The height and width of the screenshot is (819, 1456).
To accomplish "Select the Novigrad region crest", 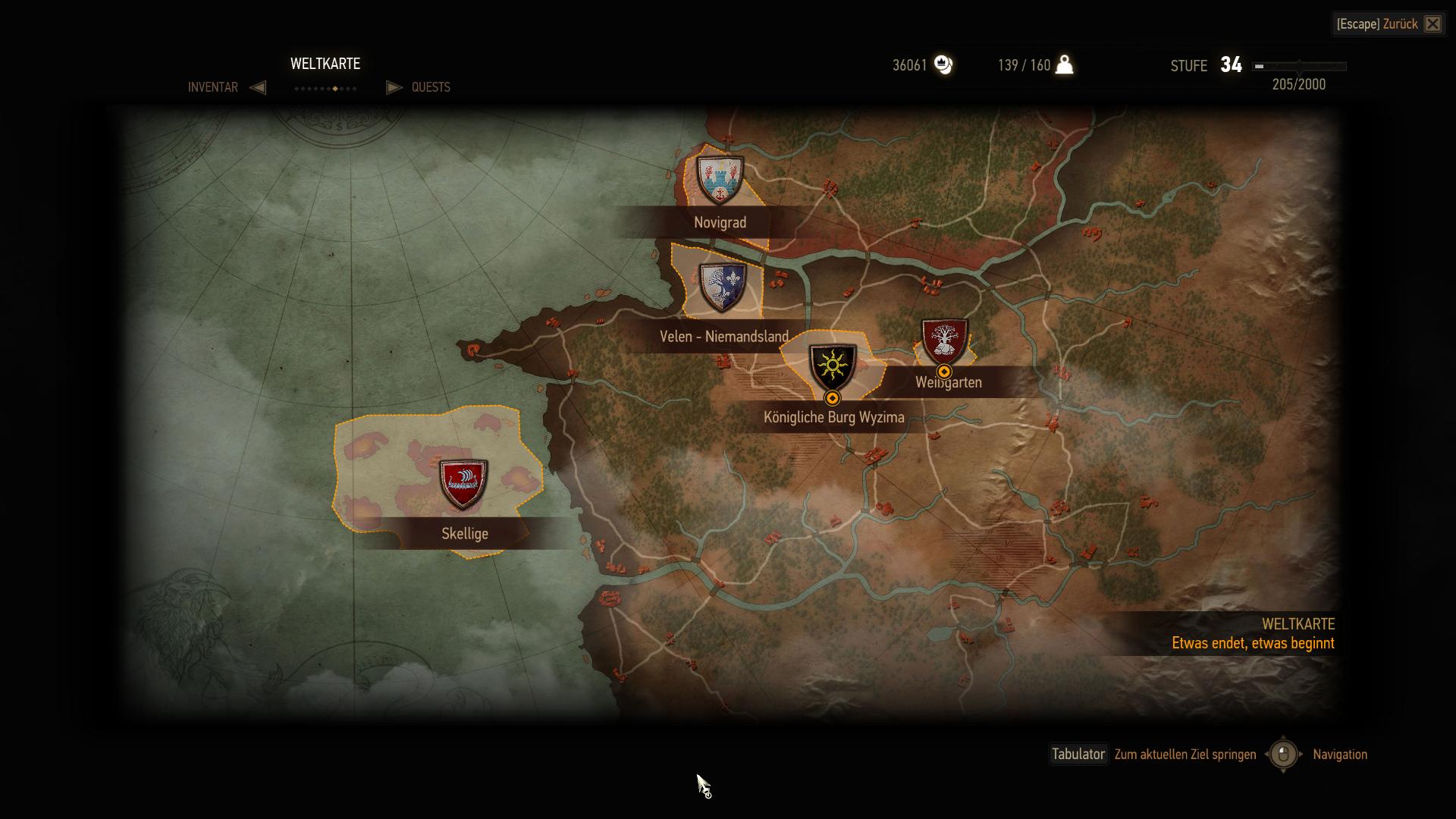I will click(720, 180).
